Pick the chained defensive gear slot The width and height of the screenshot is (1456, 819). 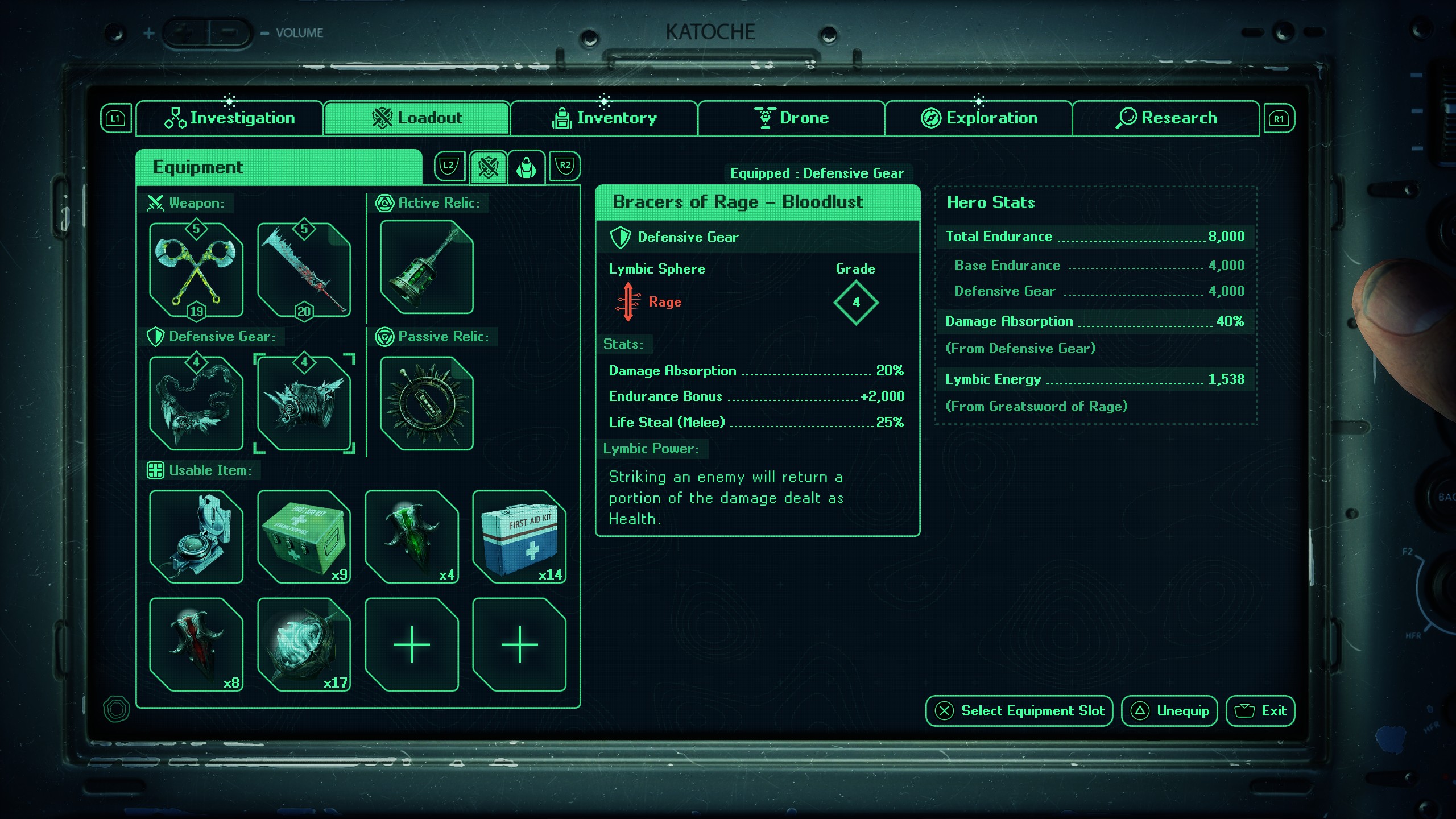196,404
